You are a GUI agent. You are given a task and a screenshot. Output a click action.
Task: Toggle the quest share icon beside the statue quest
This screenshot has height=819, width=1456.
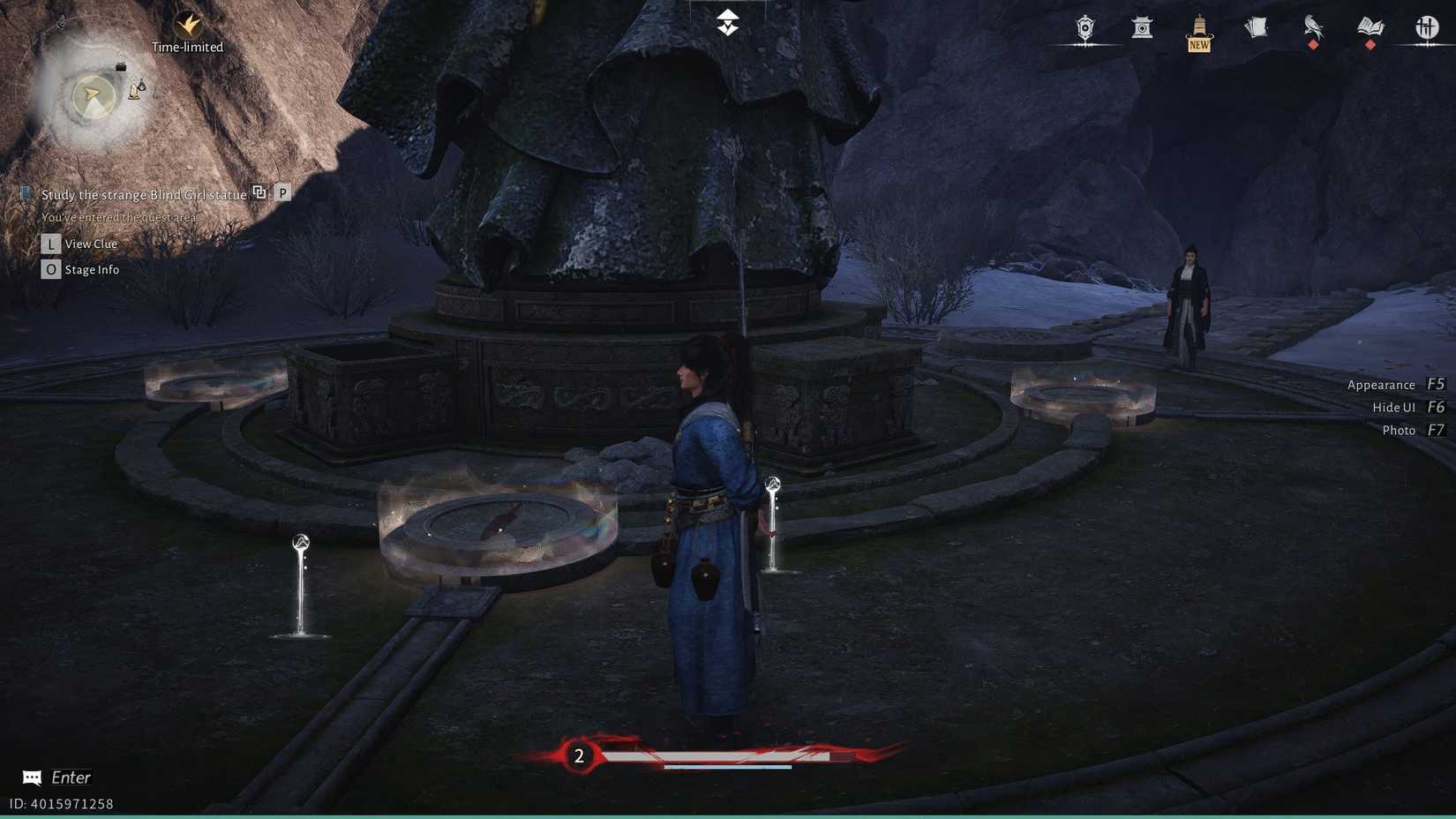point(259,192)
